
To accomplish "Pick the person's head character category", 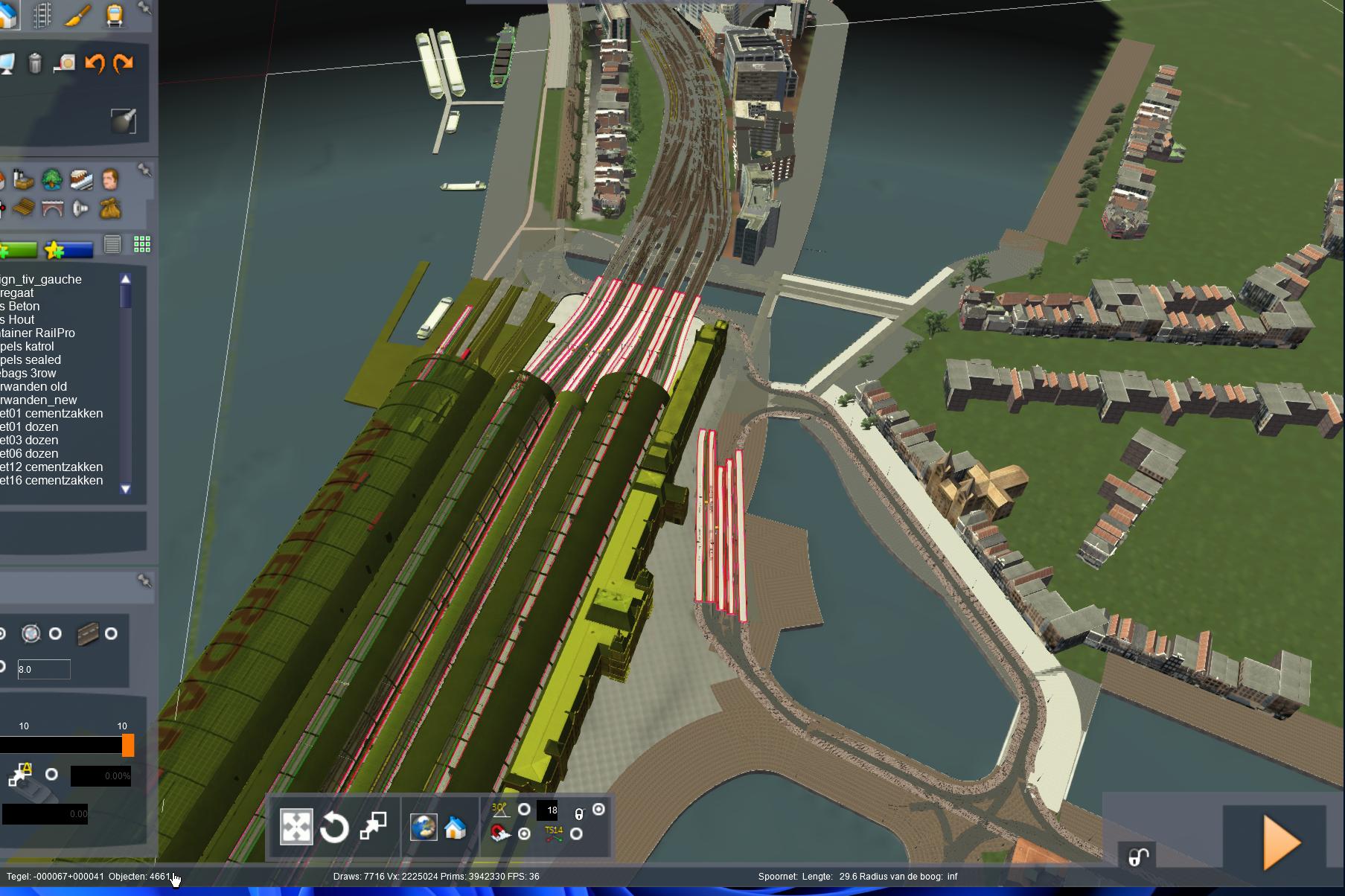I will coord(110,179).
